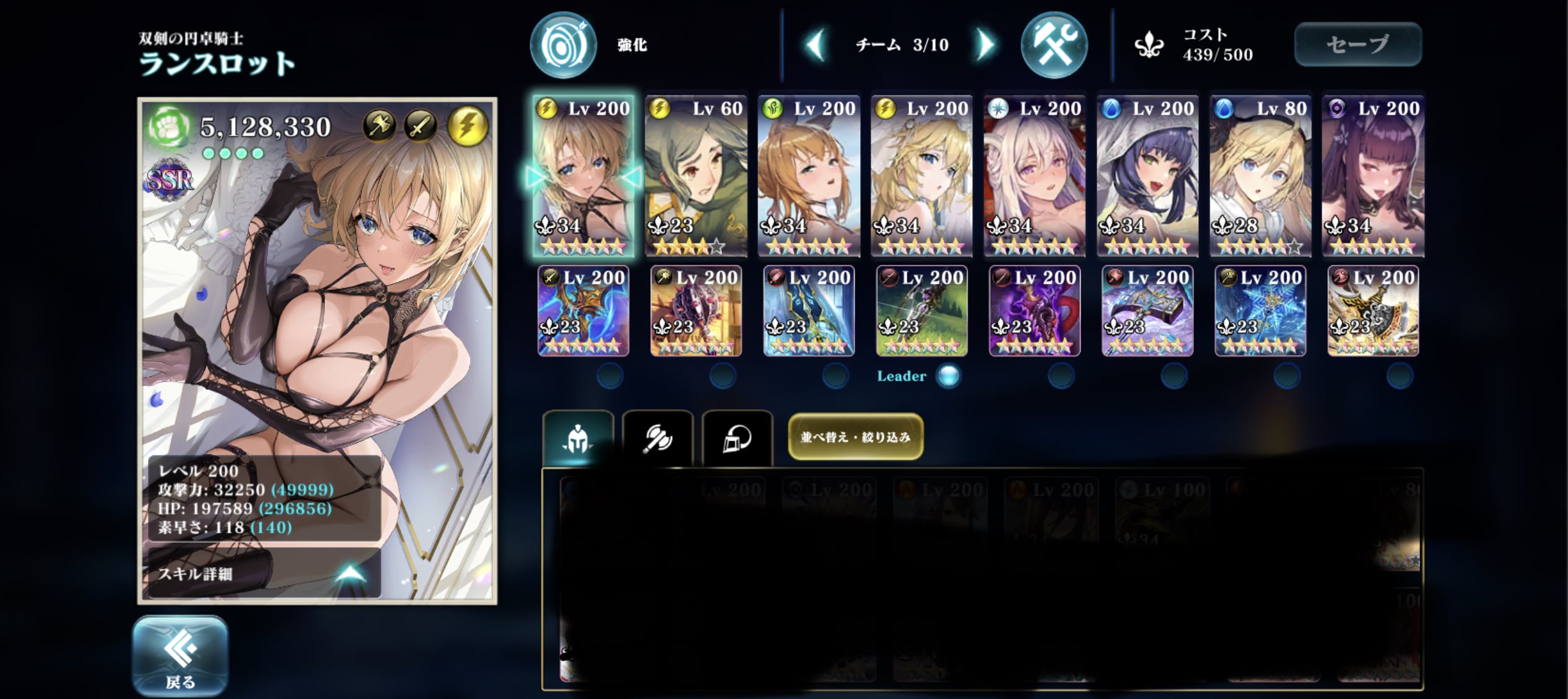Choose the purple-haired dark element character card

1373,175
